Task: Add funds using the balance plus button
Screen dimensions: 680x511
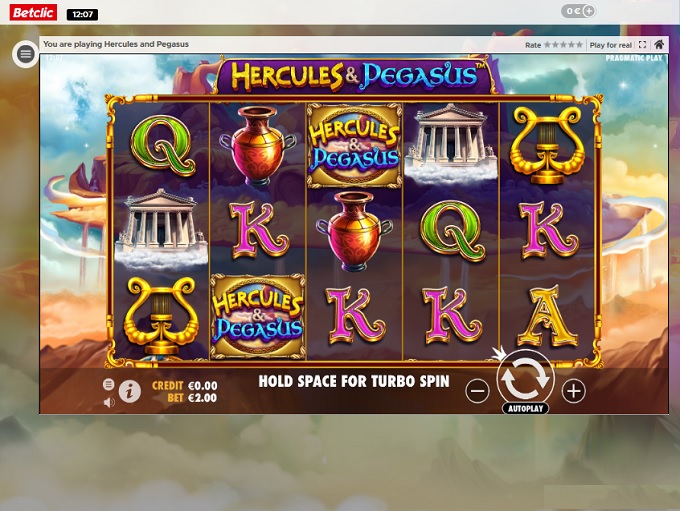Action: [x=588, y=12]
